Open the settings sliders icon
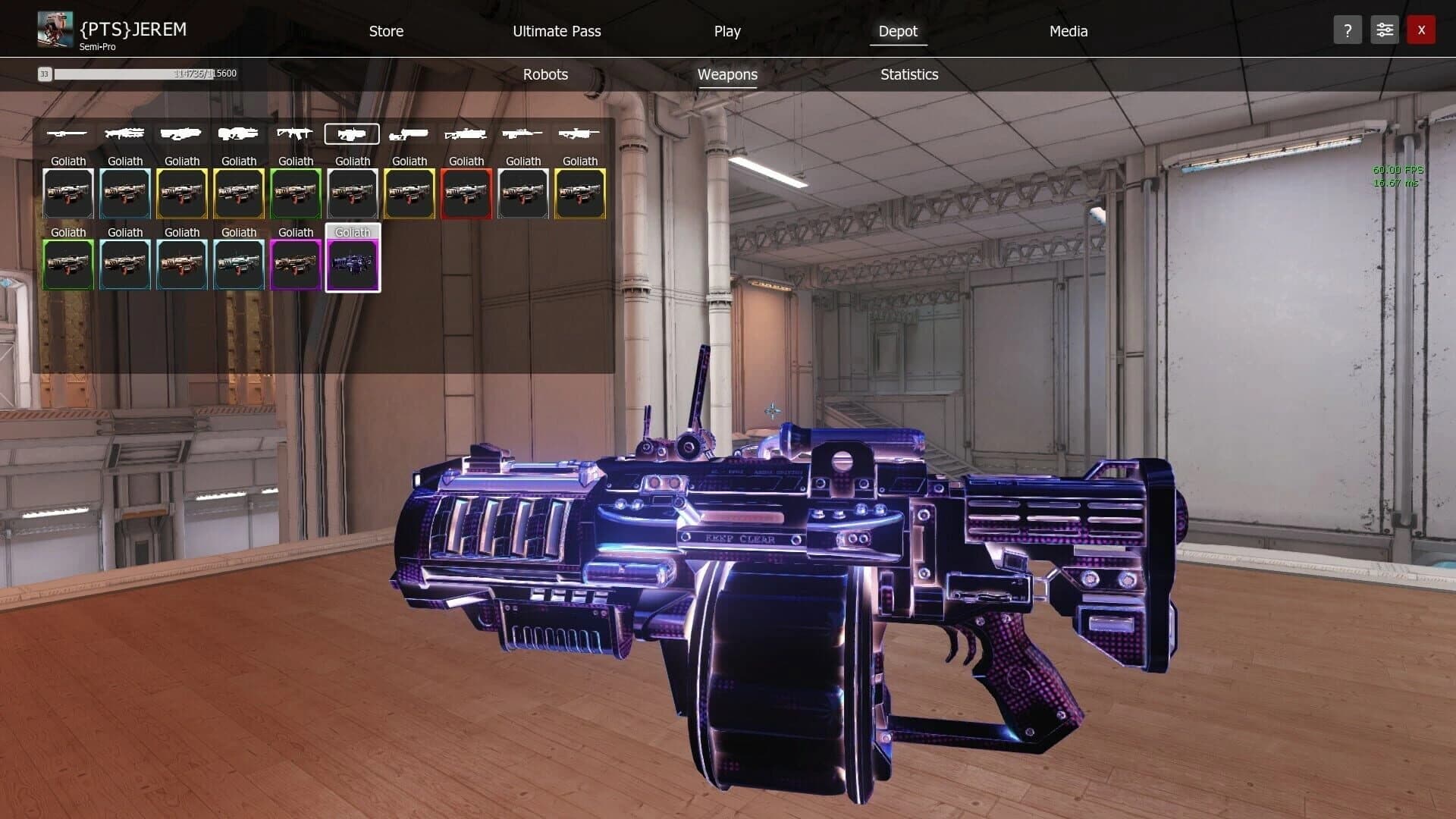 (x=1385, y=30)
